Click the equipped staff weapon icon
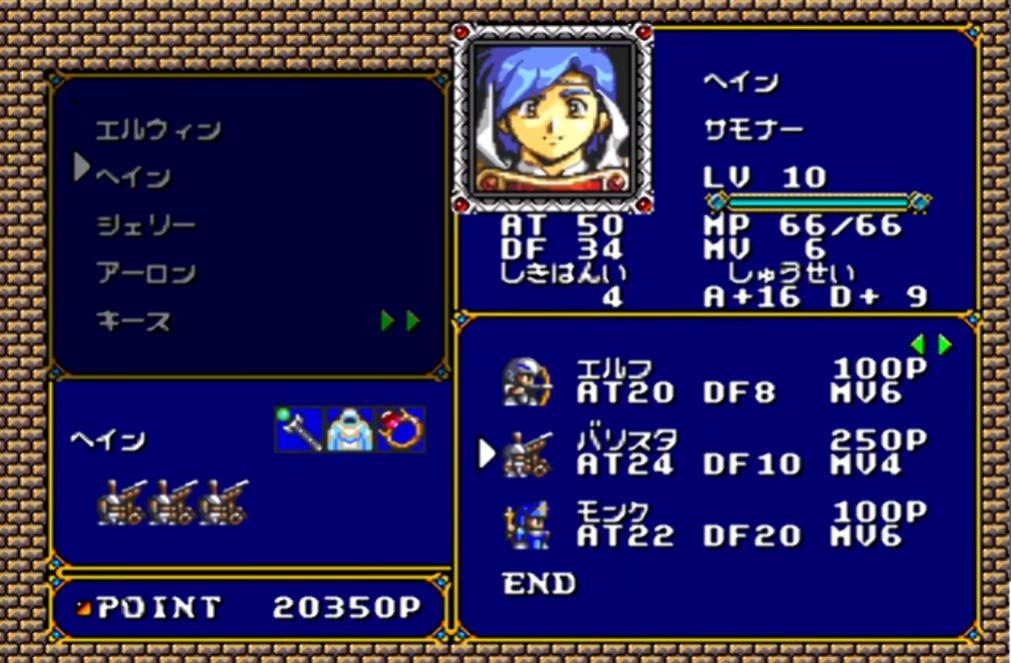The height and width of the screenshot is (663, 1011). (299, 428)
